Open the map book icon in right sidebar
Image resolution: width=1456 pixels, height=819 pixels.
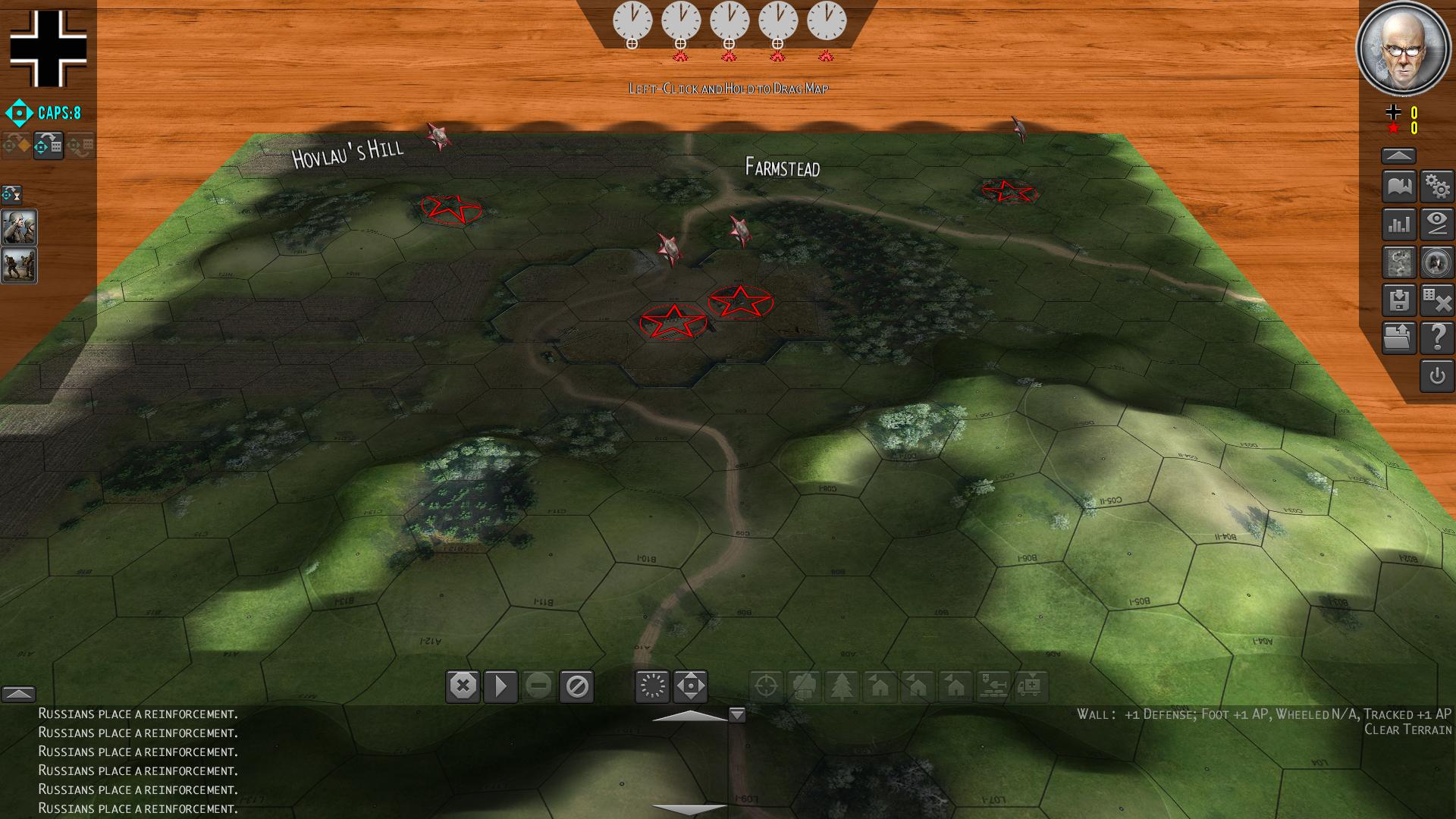coord(1398,185)
